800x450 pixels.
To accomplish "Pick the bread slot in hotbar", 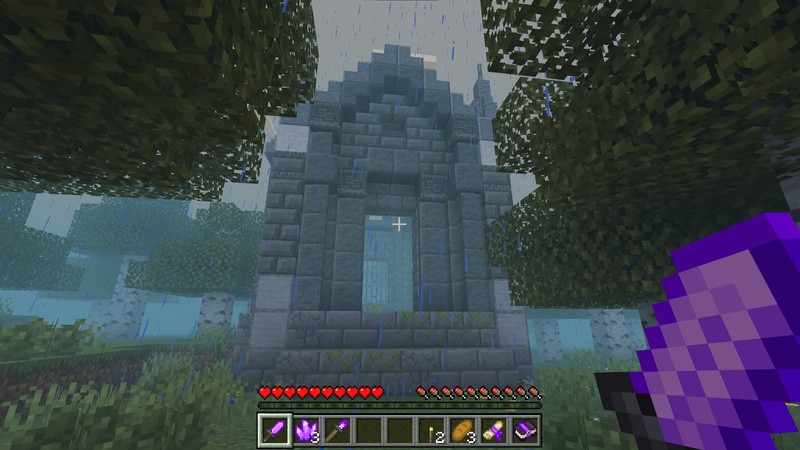I will (x=462, y=431).
